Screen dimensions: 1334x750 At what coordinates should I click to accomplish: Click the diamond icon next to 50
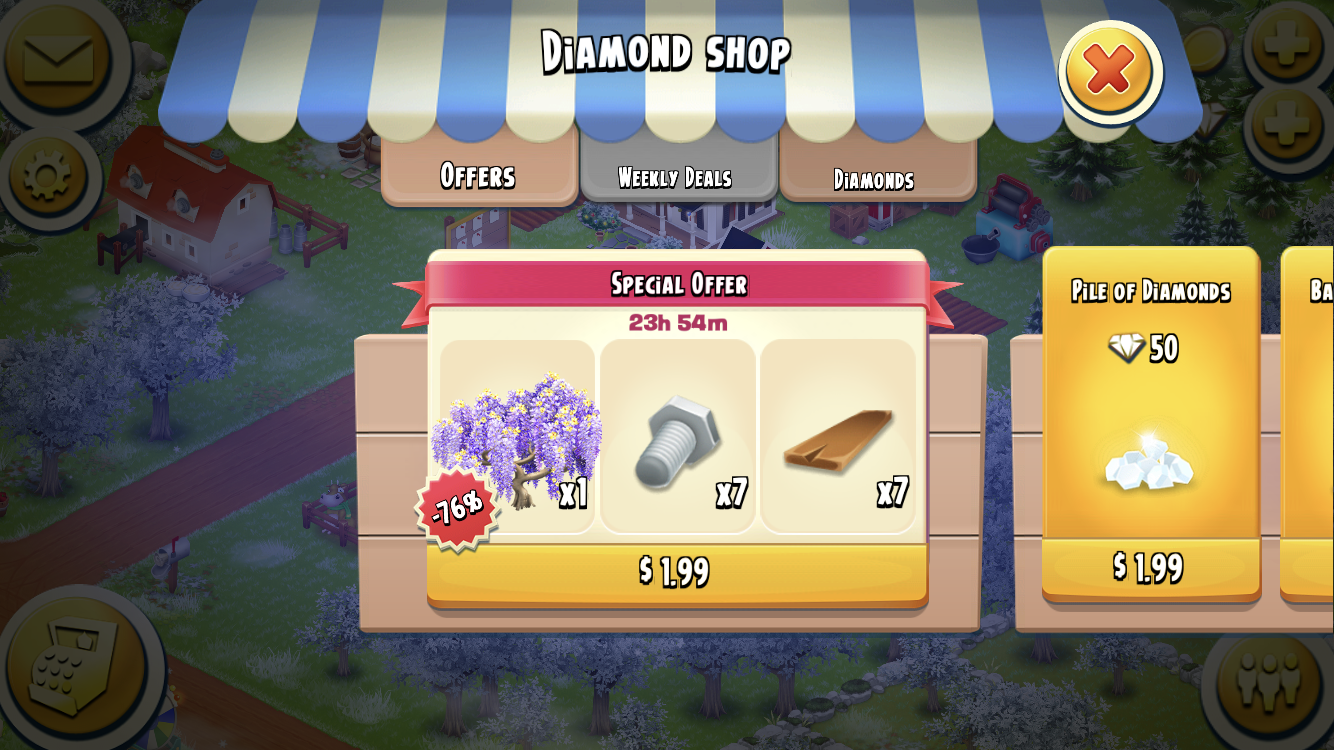coord(1124,348)
